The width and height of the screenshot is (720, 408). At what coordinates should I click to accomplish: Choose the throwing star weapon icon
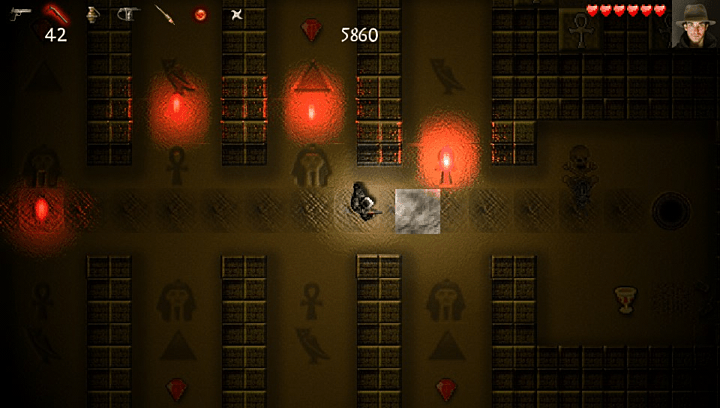(x=236, y=14)
